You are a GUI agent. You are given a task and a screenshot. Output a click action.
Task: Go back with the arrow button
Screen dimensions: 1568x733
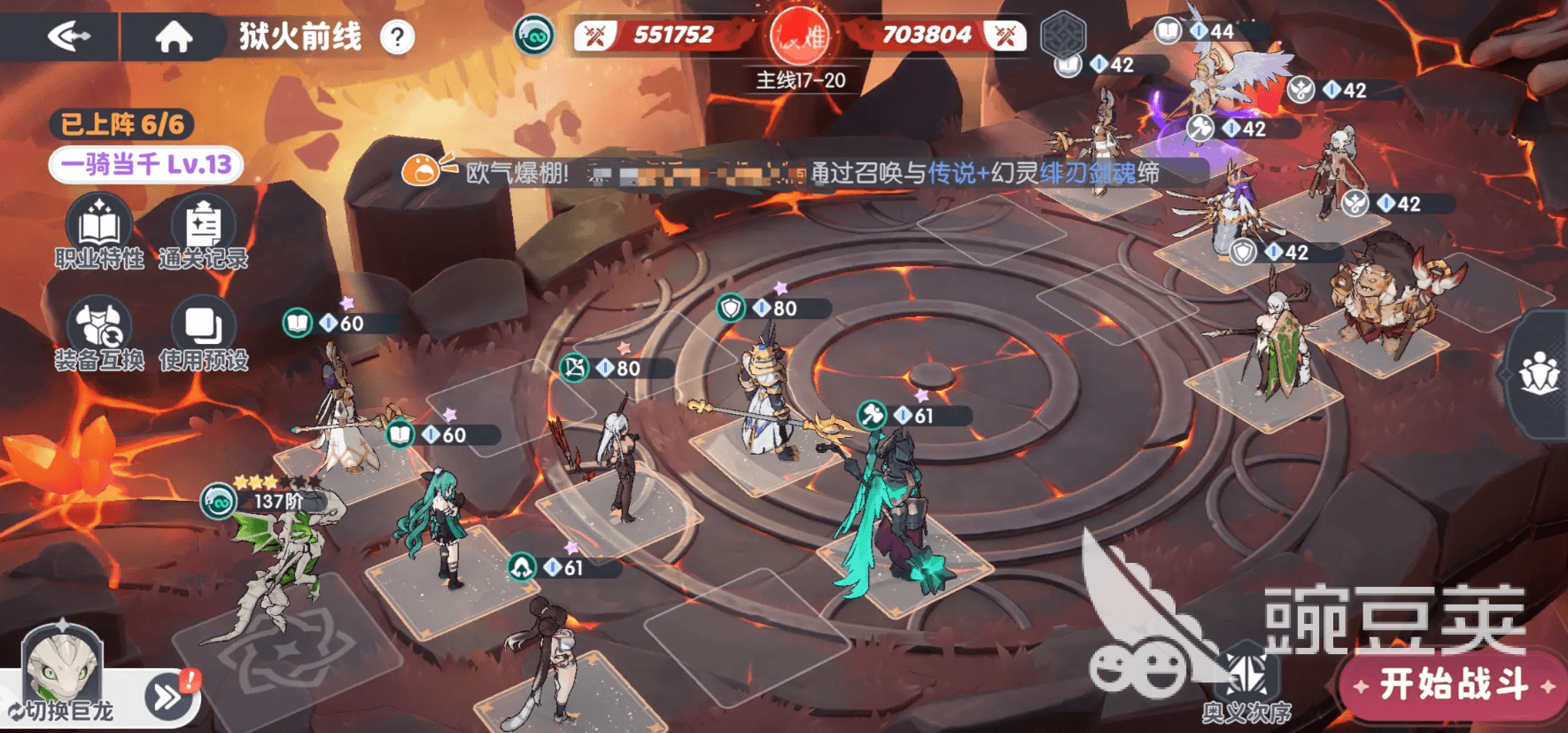[x=69, y=36]
